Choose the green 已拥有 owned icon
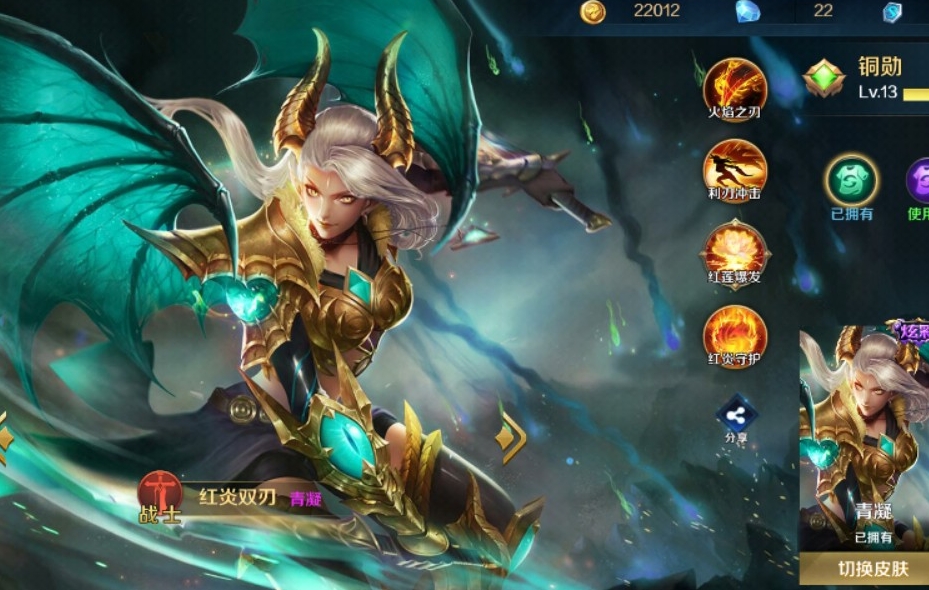The height and width of the screenshot is (590, 929). (x=851, y=181)
